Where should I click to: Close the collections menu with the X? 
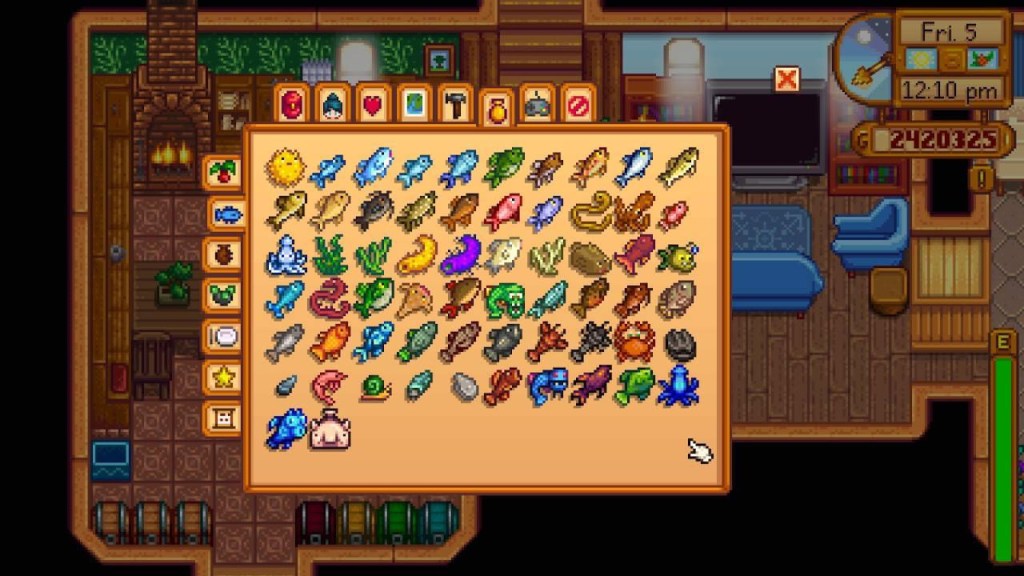pyautogui.click(x=787, y=79)
